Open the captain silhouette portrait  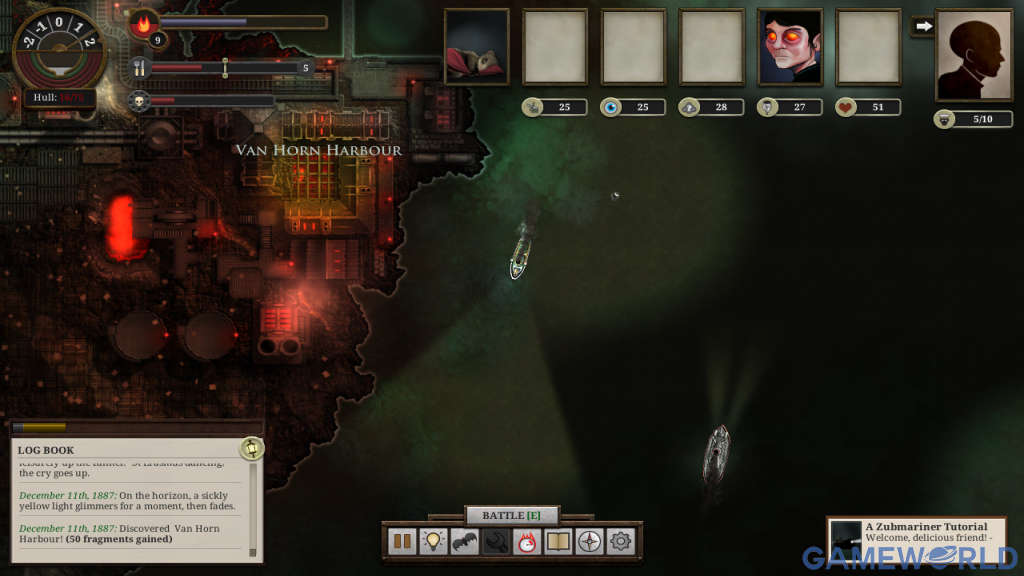(973, 55)
